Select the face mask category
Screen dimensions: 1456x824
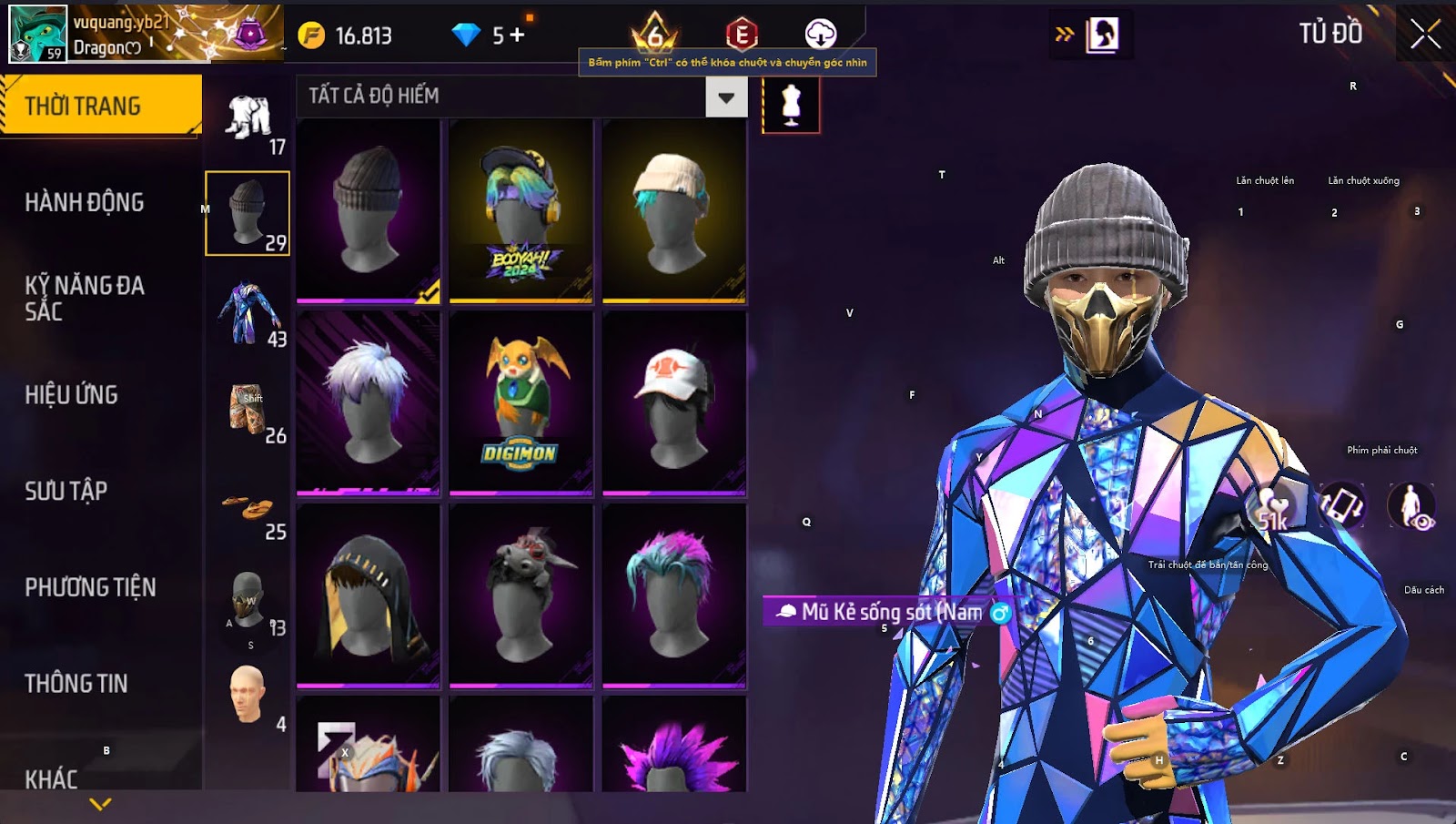248,602
